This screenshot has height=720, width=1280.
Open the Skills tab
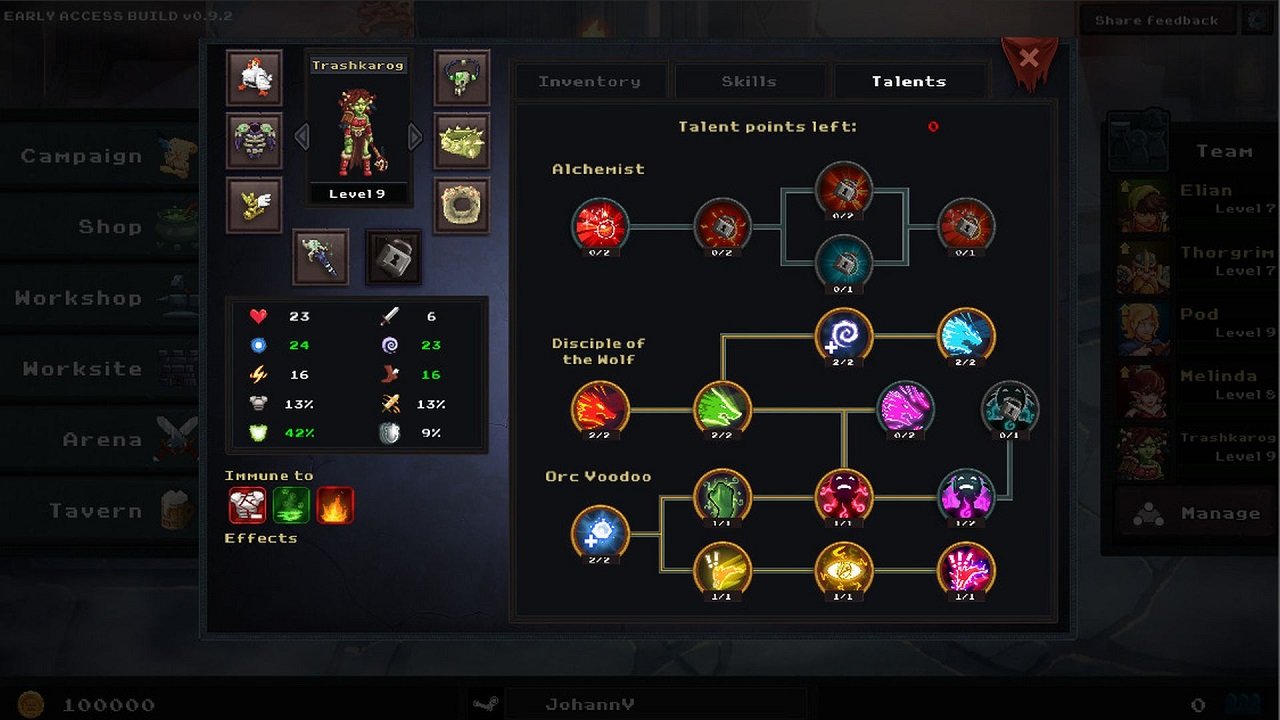tap(750, 81)
